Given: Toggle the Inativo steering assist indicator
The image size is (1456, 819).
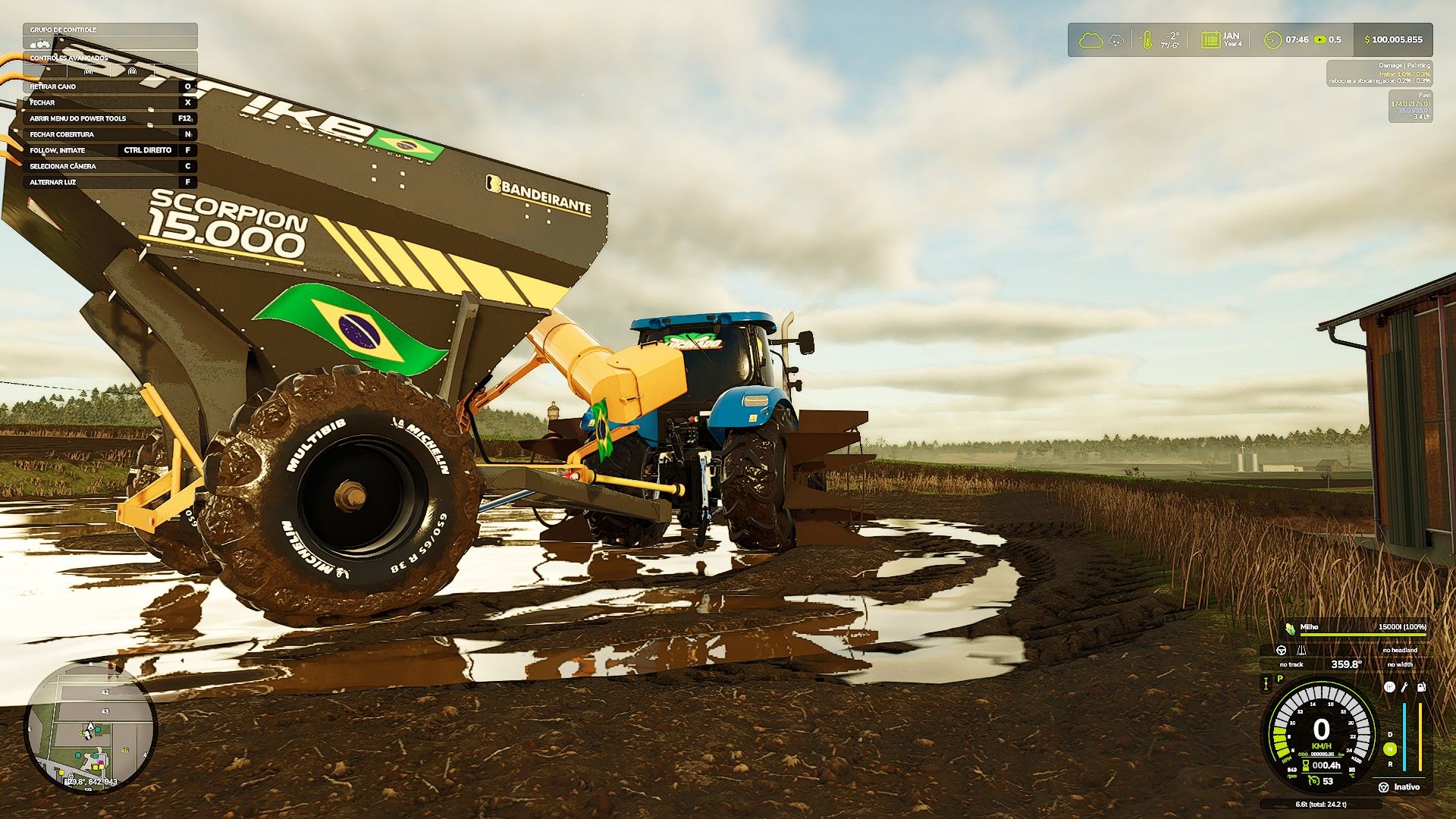Looking at the screenshot, I should 1384,787.
